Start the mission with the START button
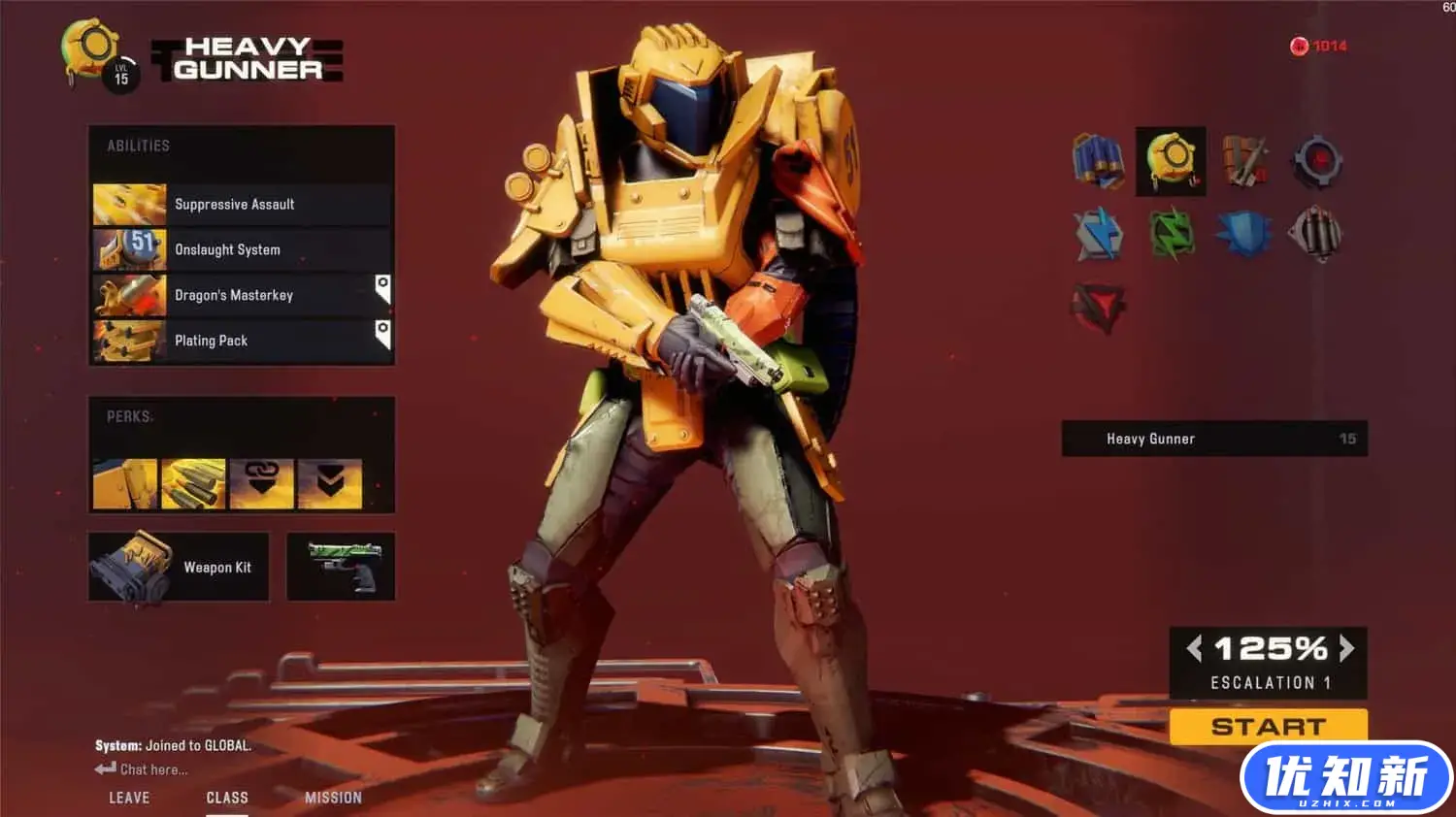The height and width of the screenshot is (817, 1456). pos(1268,727)
